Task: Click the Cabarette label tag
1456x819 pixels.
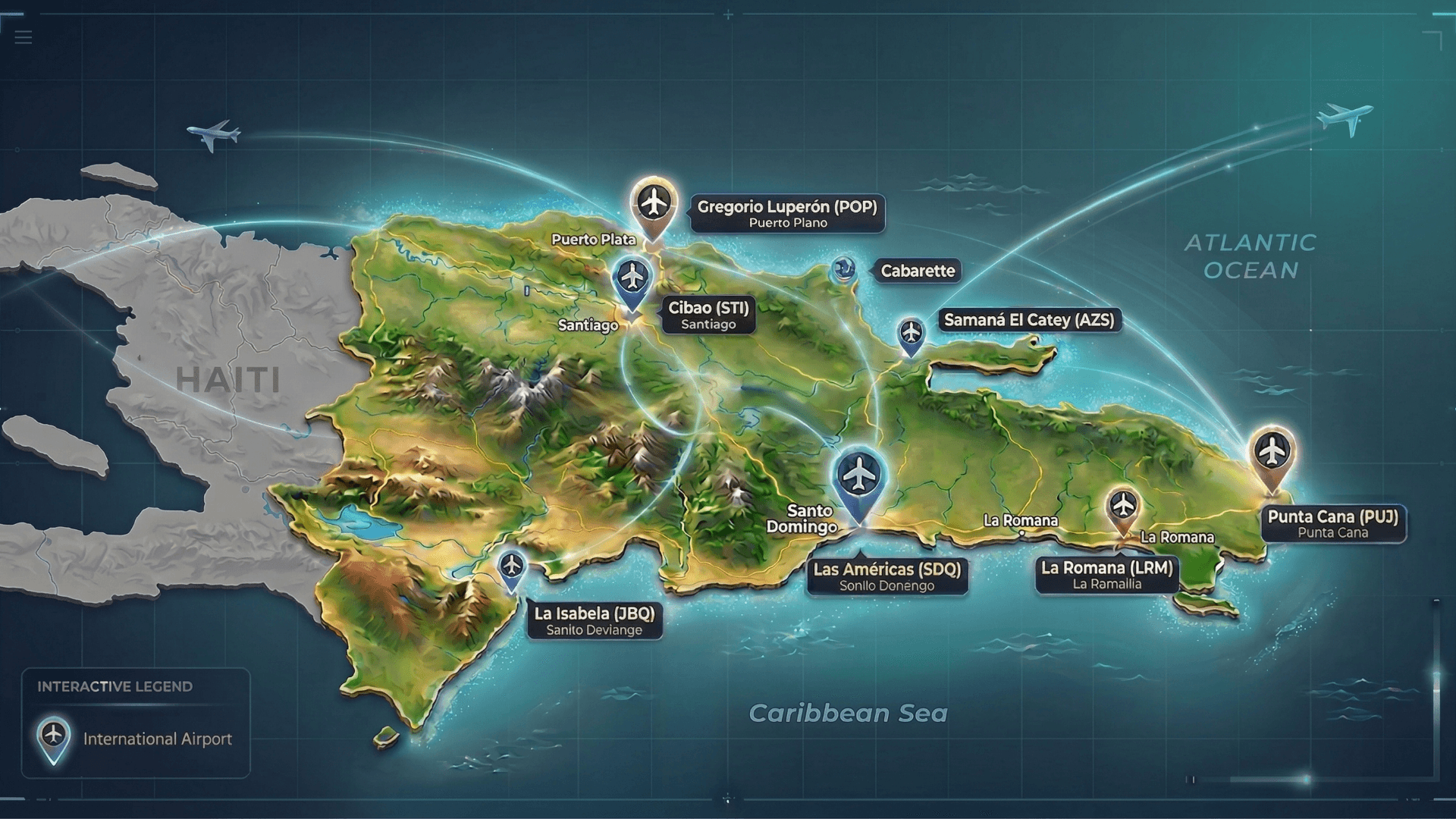Action: 918,271
